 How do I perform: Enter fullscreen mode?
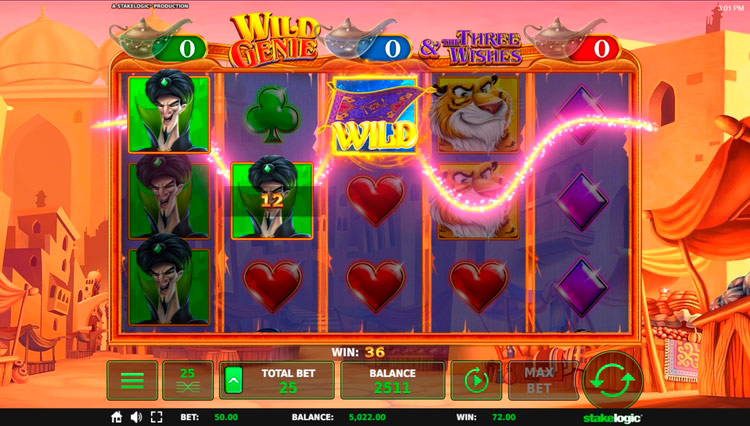click(154, 417)
